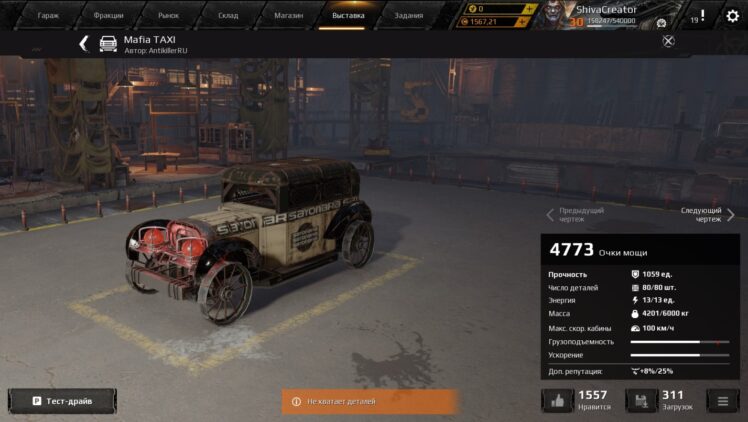Screen dimensions: 748x422
Task: Open the gear settings menu
Action: tap(733, 16)
